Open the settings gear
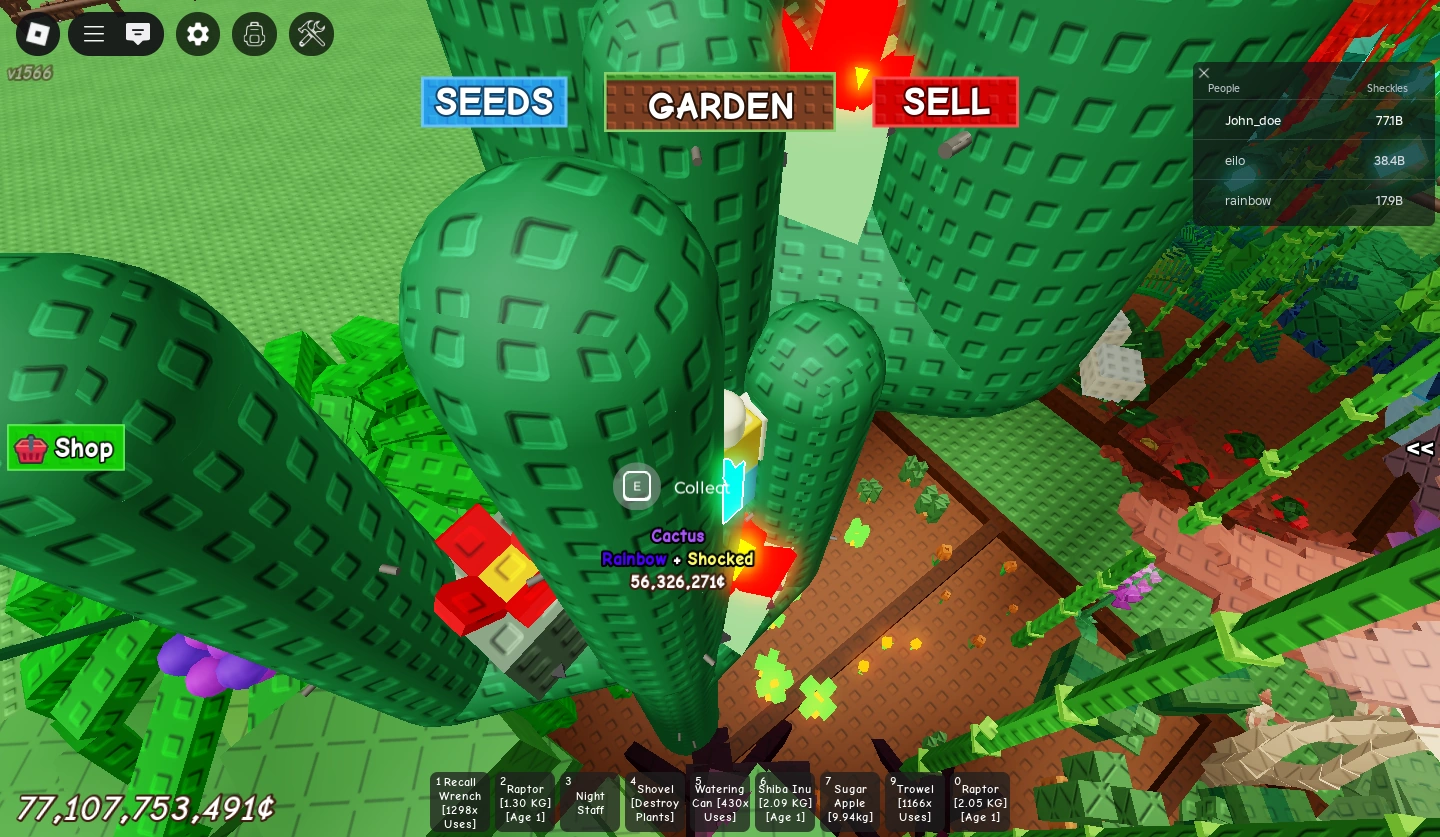Image resolution: width=1440 pixels, height=837 pixels. coord(197,33)
